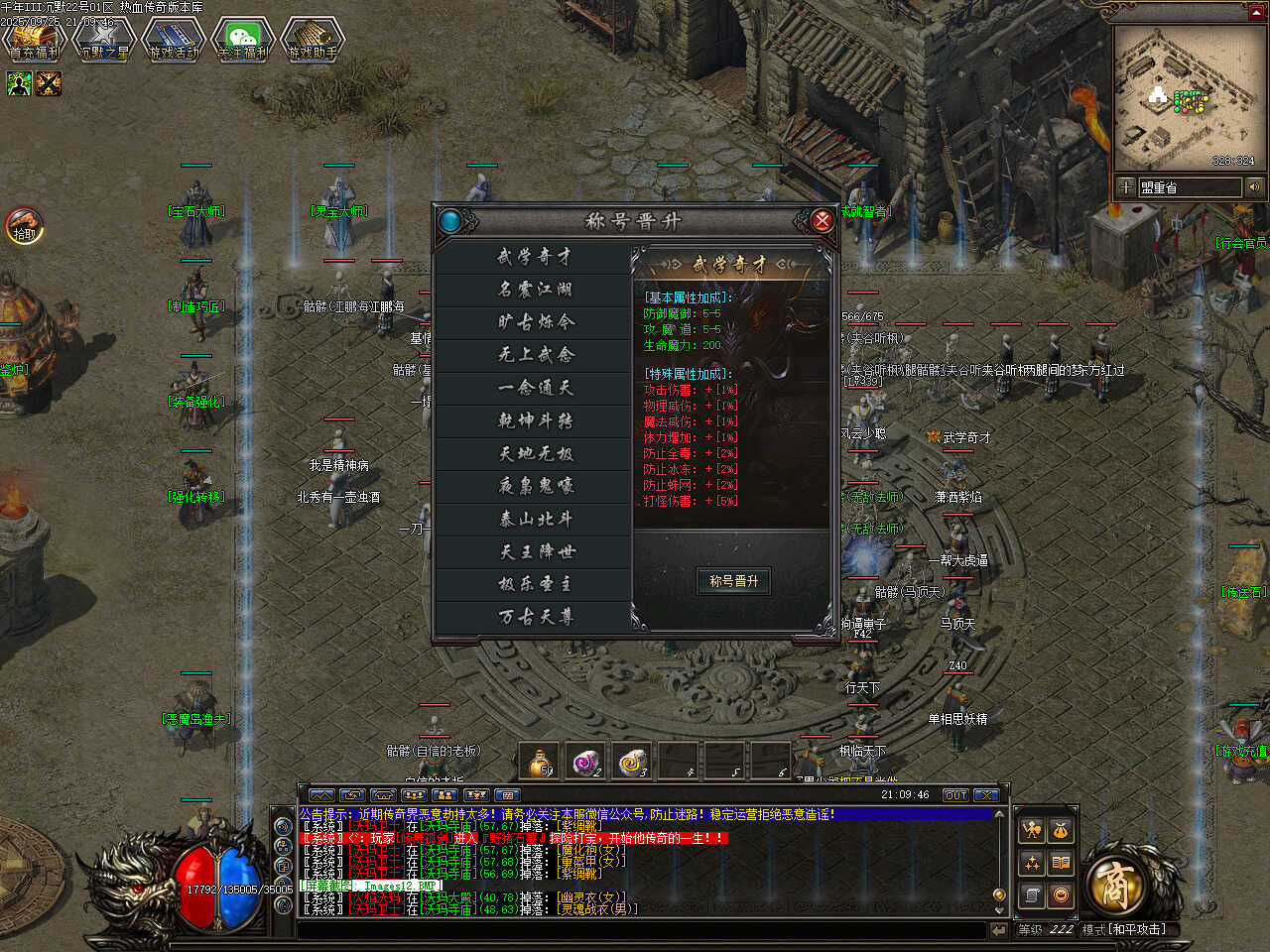
Task: Close the 称号晋升 title window
Action: point(822,220)
